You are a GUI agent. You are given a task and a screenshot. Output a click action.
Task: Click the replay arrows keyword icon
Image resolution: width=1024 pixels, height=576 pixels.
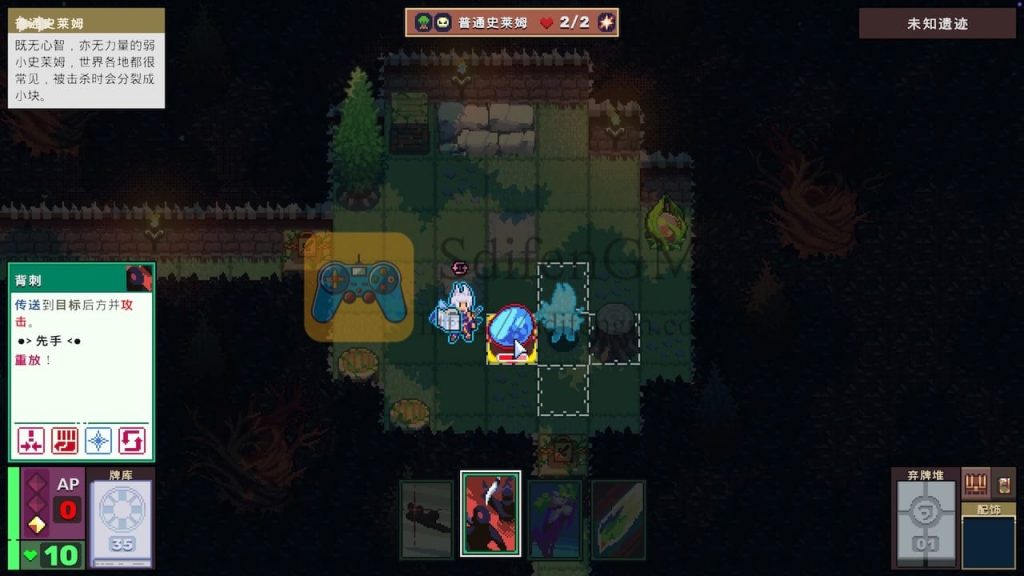pos(132,441)
